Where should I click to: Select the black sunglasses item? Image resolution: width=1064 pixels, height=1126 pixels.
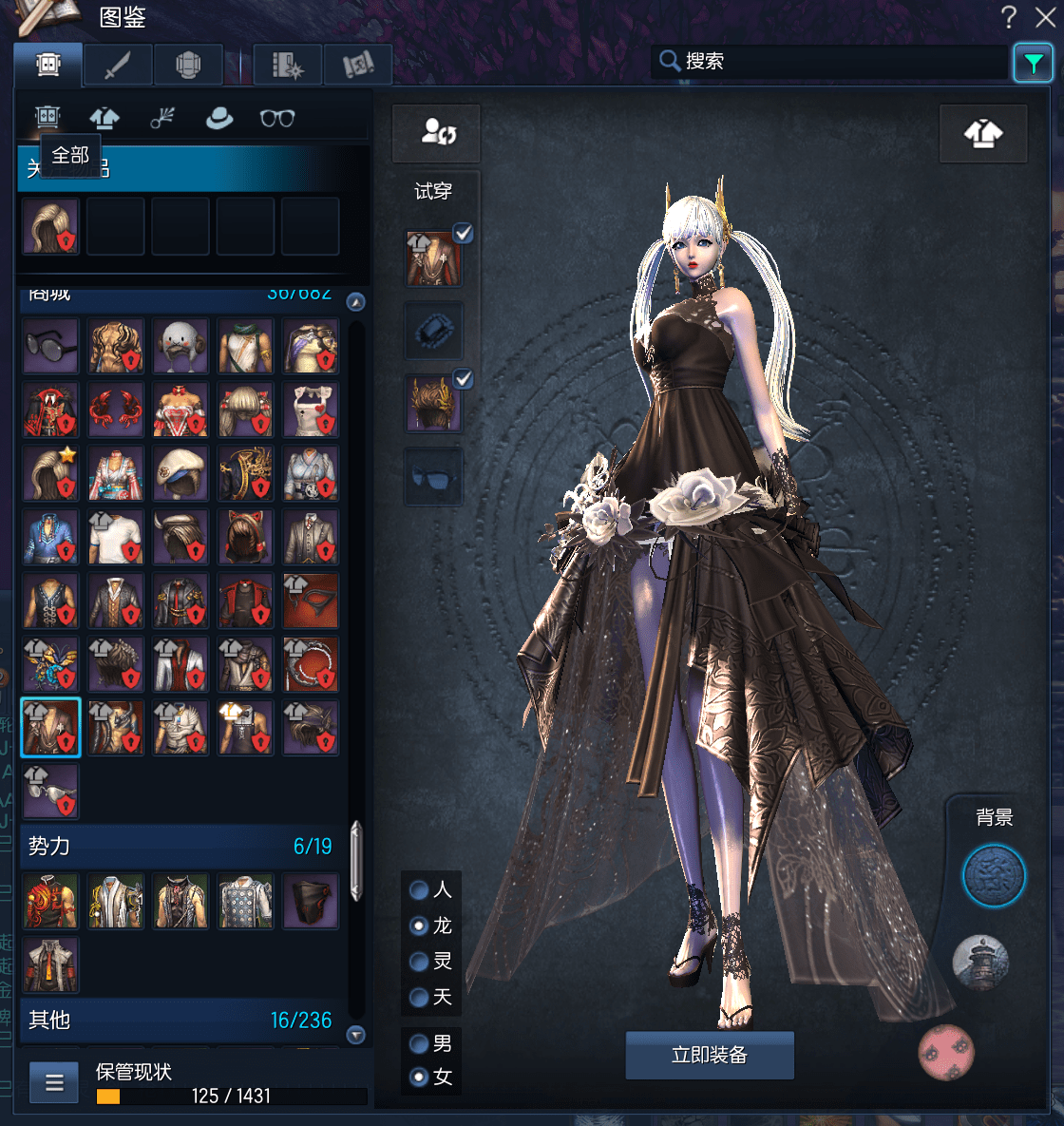(50, 346)
